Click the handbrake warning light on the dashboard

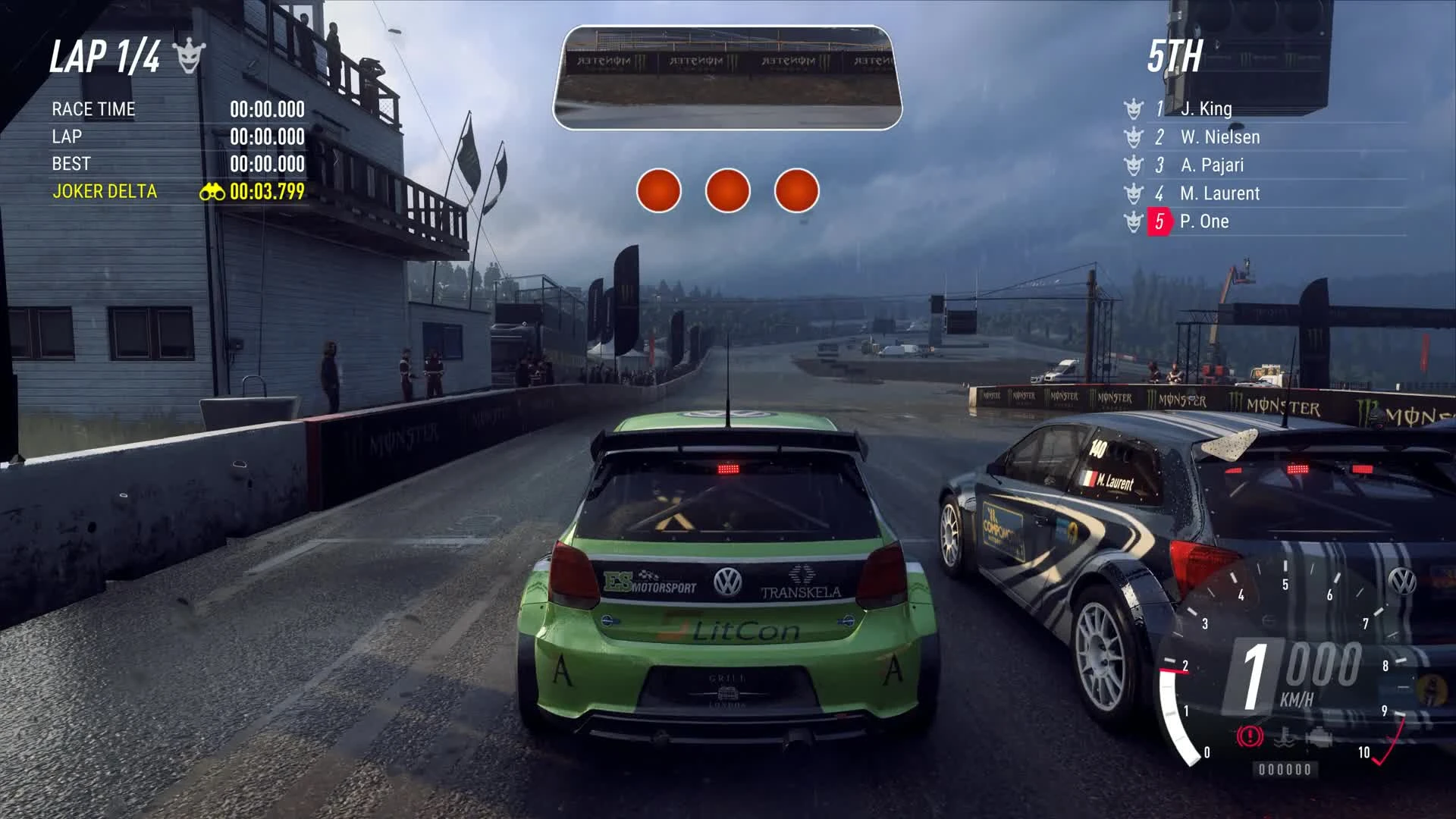tap(1250, 737)
